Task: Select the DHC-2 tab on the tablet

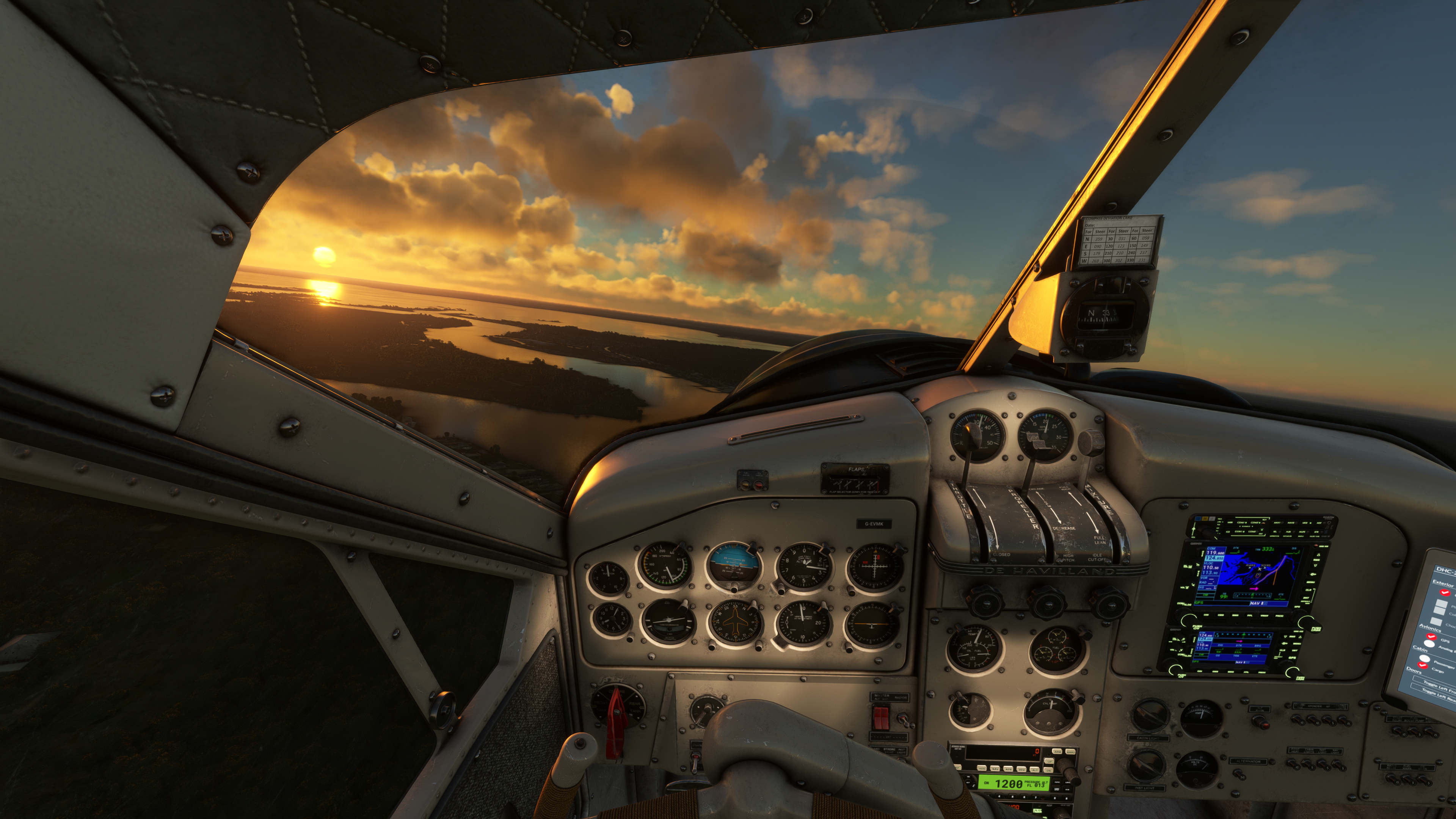Action: tap(1445, 570)
